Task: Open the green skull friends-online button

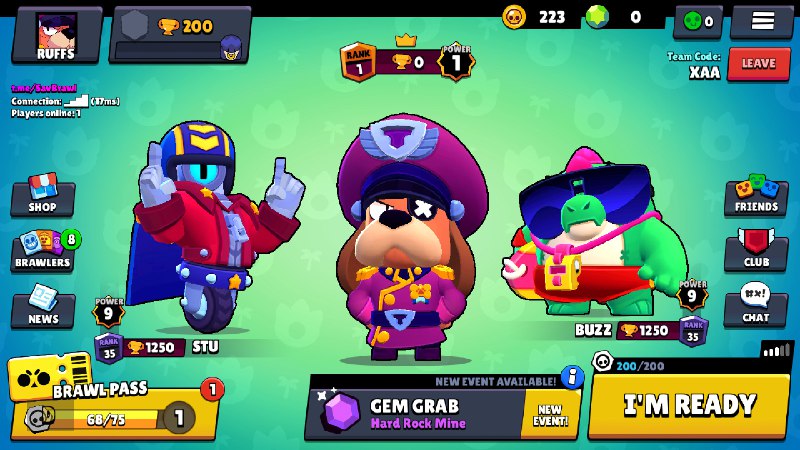Action: [x=698, y=20]
